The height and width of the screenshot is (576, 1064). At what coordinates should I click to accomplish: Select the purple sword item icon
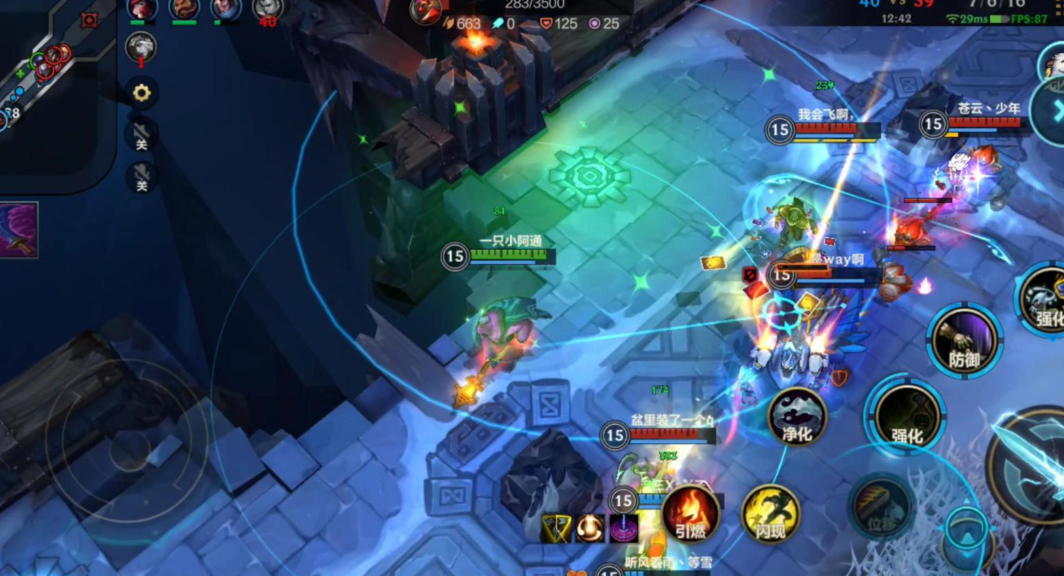coord(18,229)
